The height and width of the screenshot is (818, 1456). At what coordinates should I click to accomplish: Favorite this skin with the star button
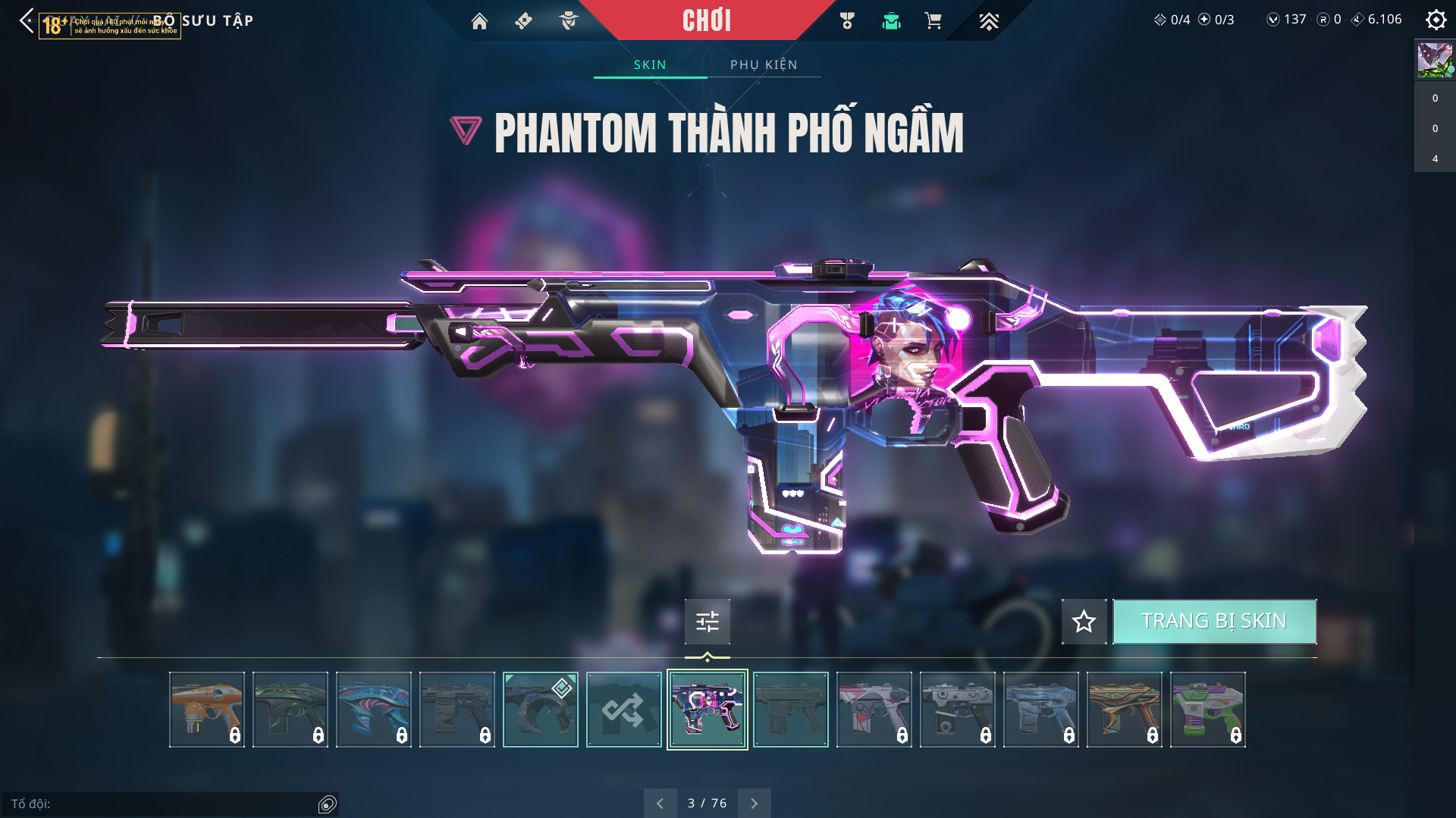click(x=1084, y=622)
